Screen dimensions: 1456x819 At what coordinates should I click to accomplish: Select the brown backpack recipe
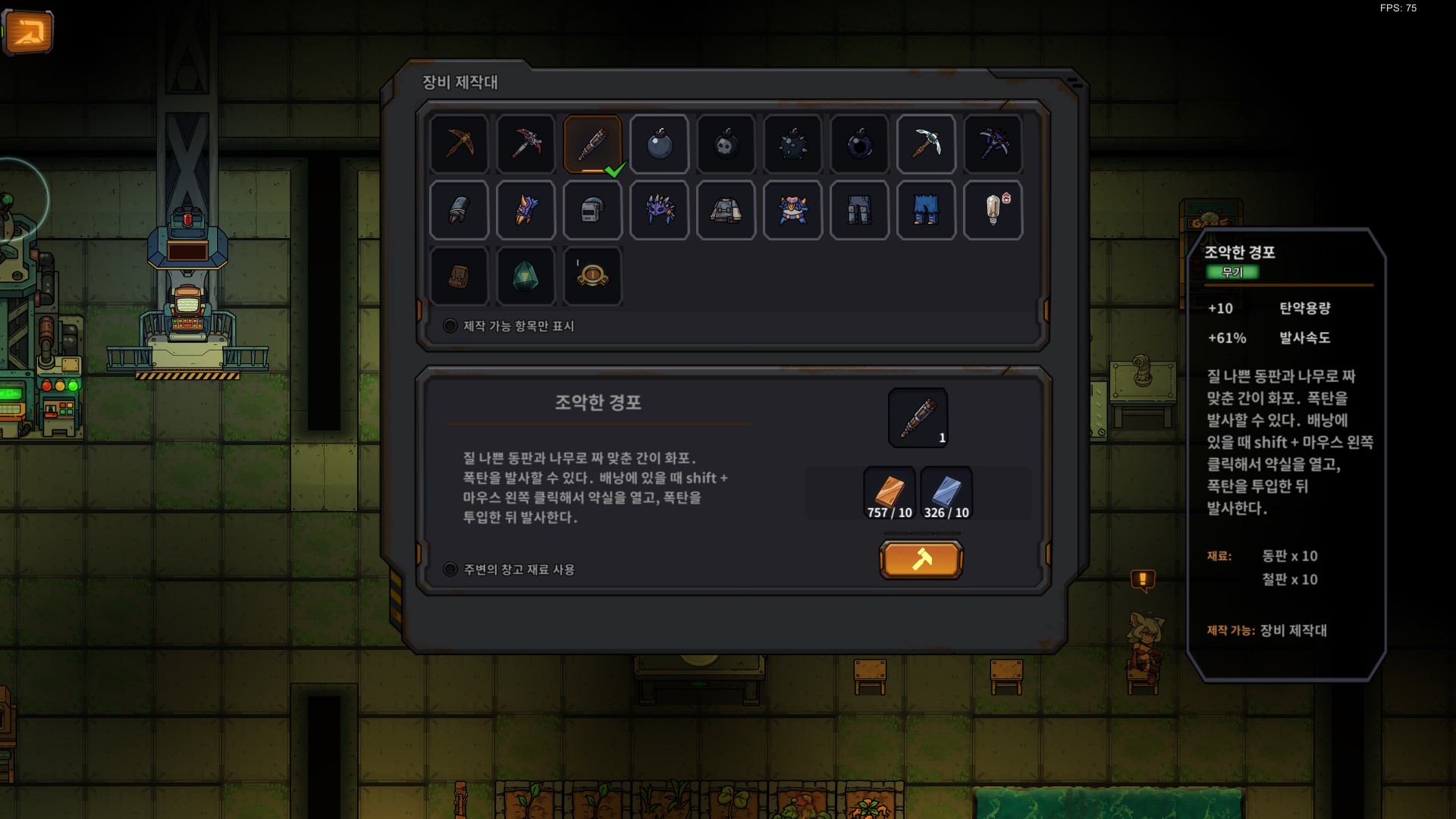[460, 276]
